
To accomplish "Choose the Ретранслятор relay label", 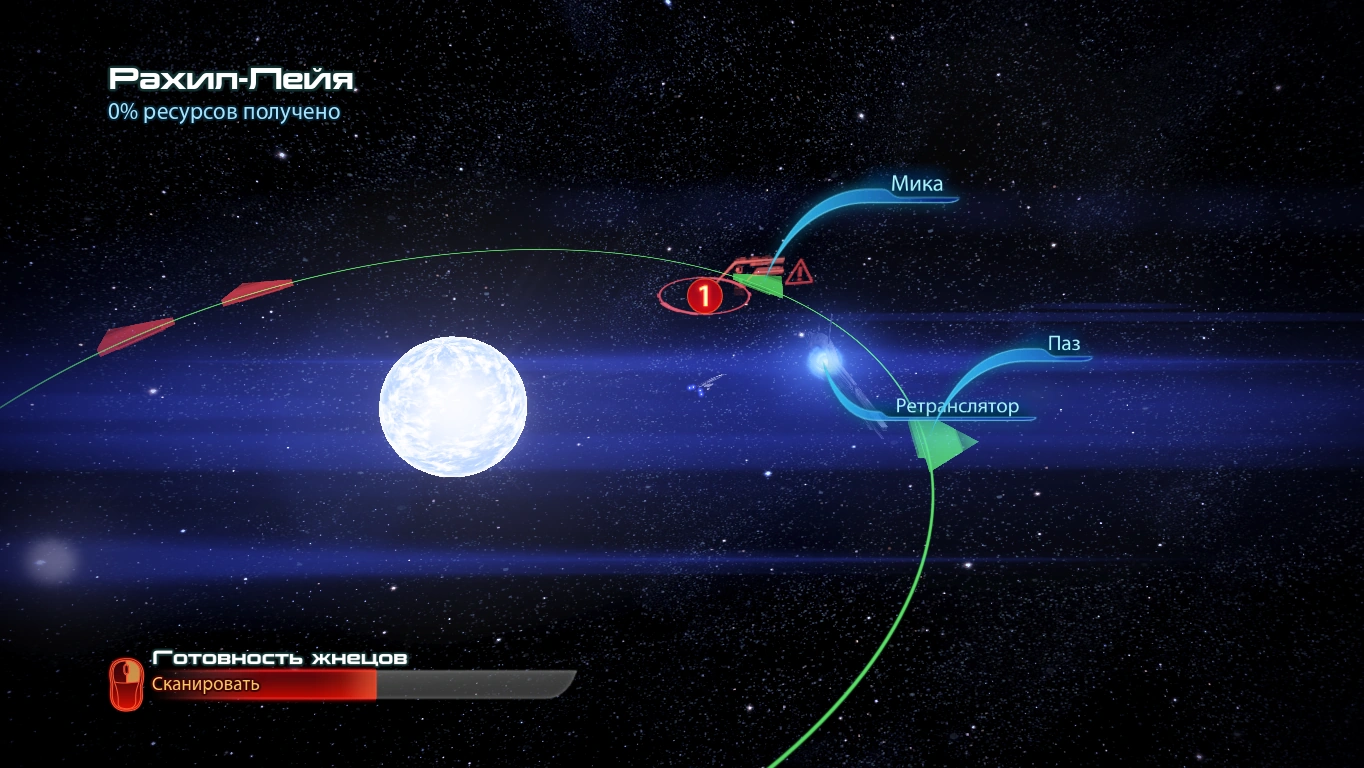I will 957,406.
